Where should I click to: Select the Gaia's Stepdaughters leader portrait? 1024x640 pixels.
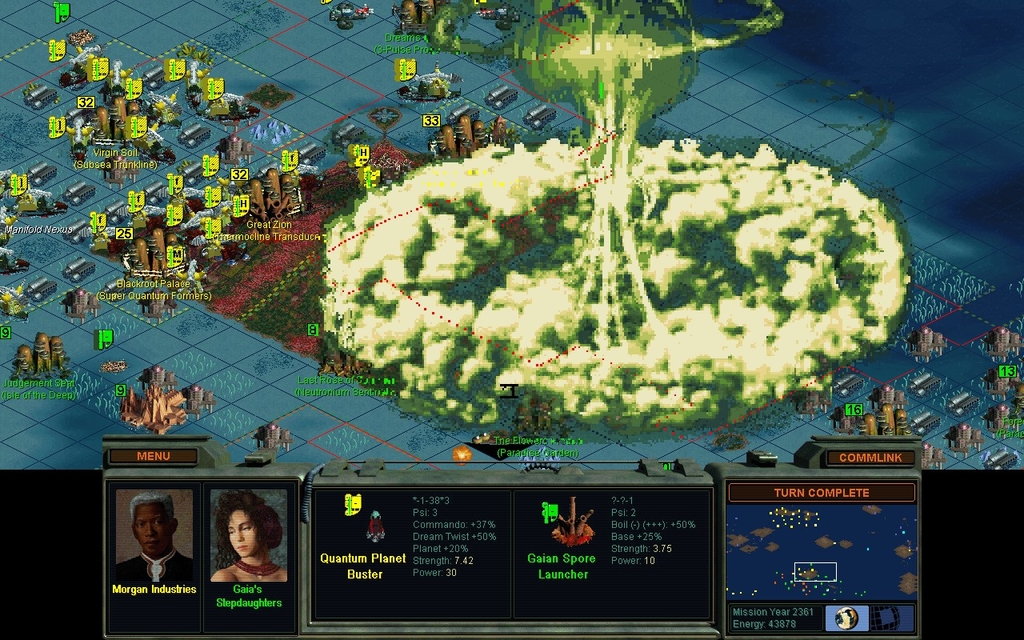tap(248, 536)
